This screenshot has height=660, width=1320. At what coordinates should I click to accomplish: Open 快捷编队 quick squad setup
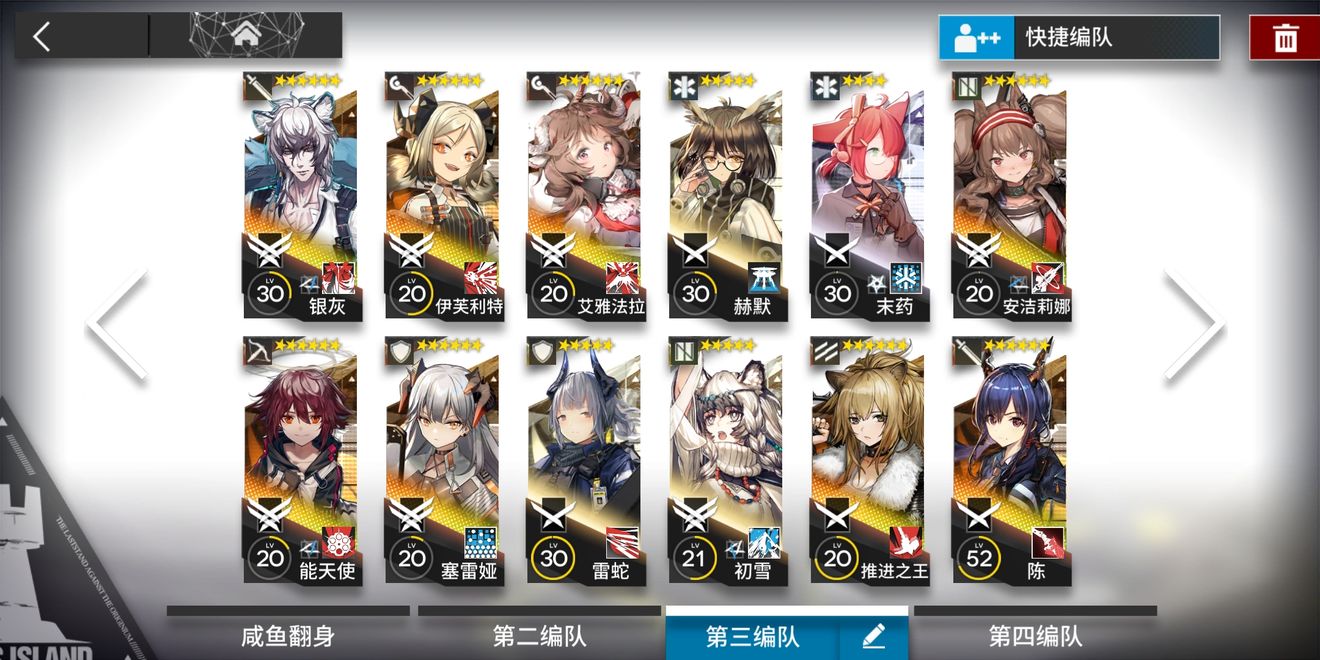click(x=1078, y=38)
